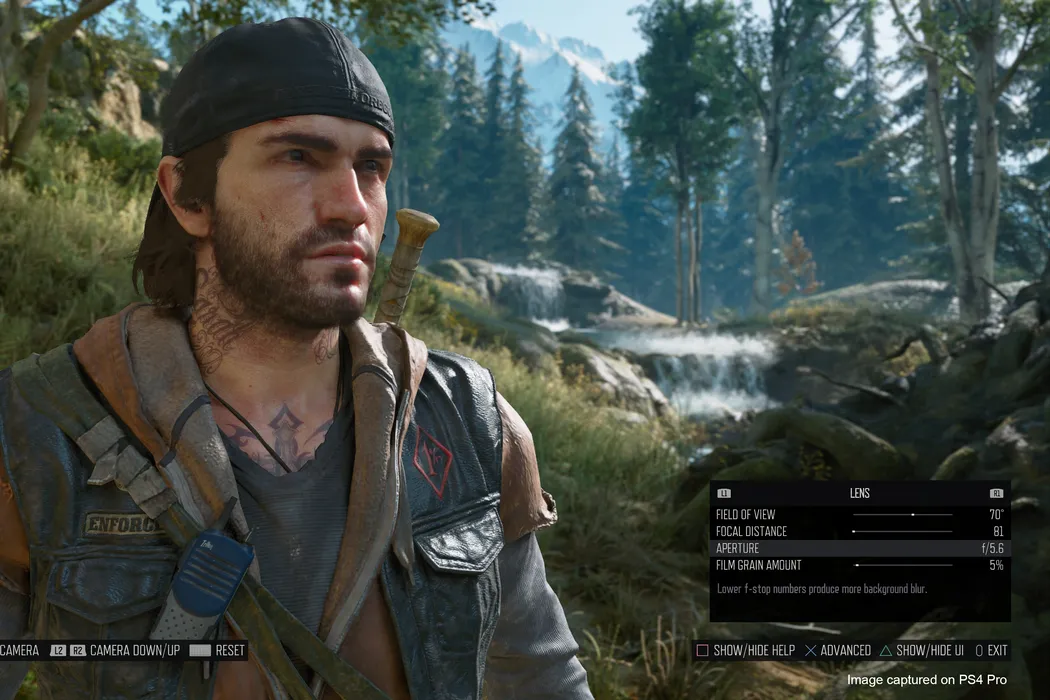Click the LENS panel header
1050x700 pixels.
(x=860, y=494)
